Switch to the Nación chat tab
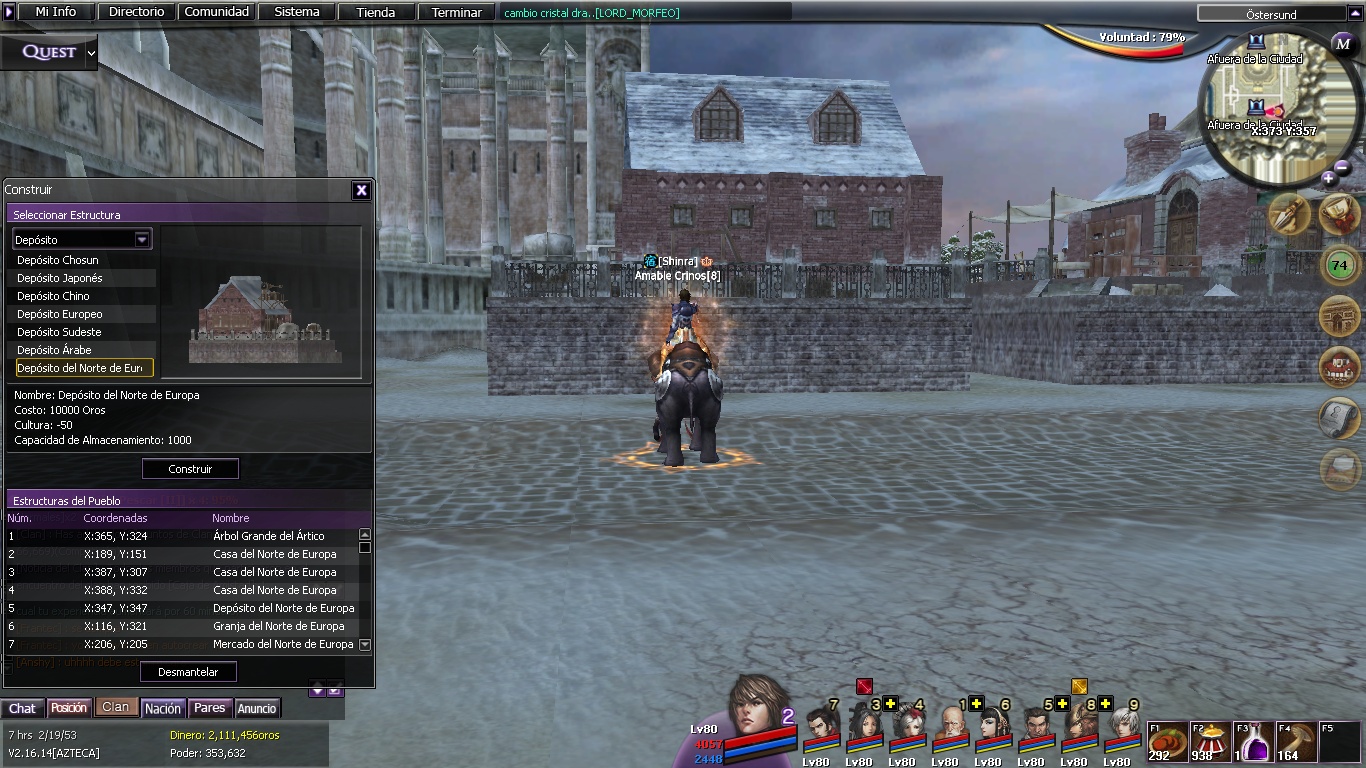This screenshot has width=1366, height=768. (163, 708)
